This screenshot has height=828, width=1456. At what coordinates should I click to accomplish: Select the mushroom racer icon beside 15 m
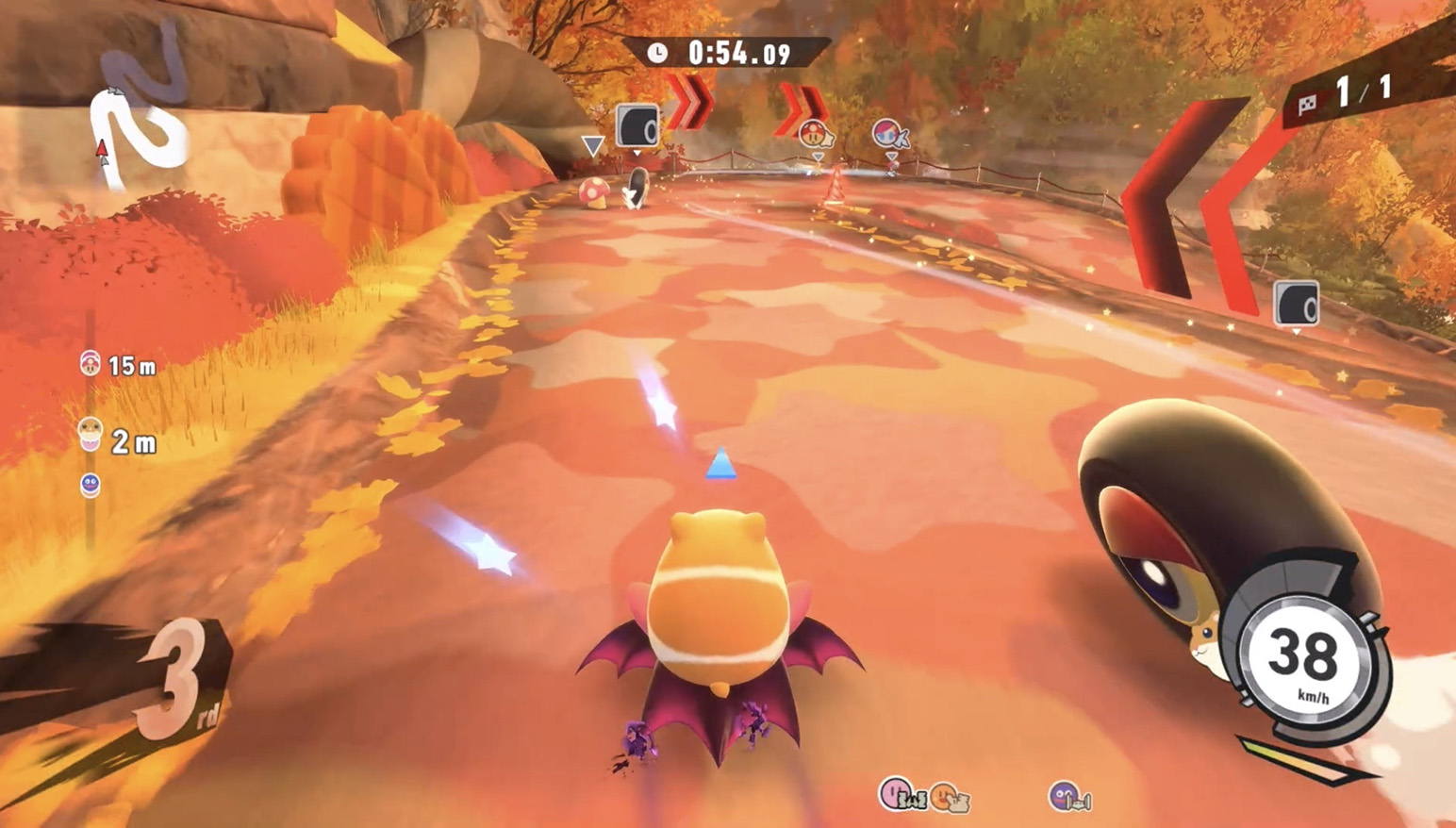91,363
